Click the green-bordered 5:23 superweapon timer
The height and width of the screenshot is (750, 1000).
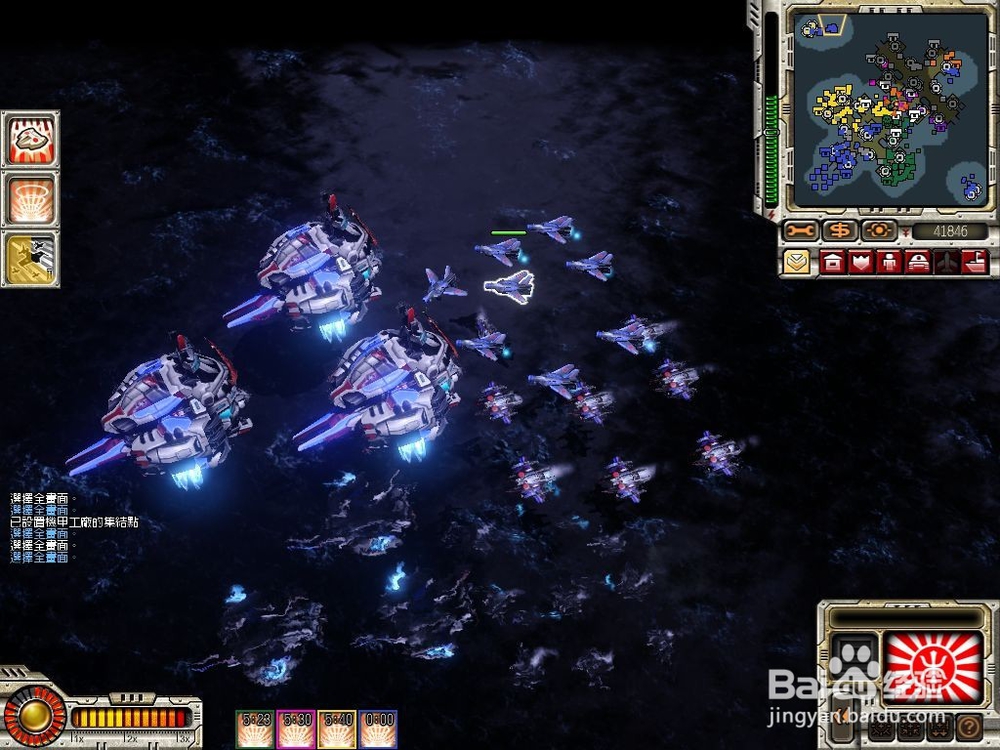tap(255, 729)
